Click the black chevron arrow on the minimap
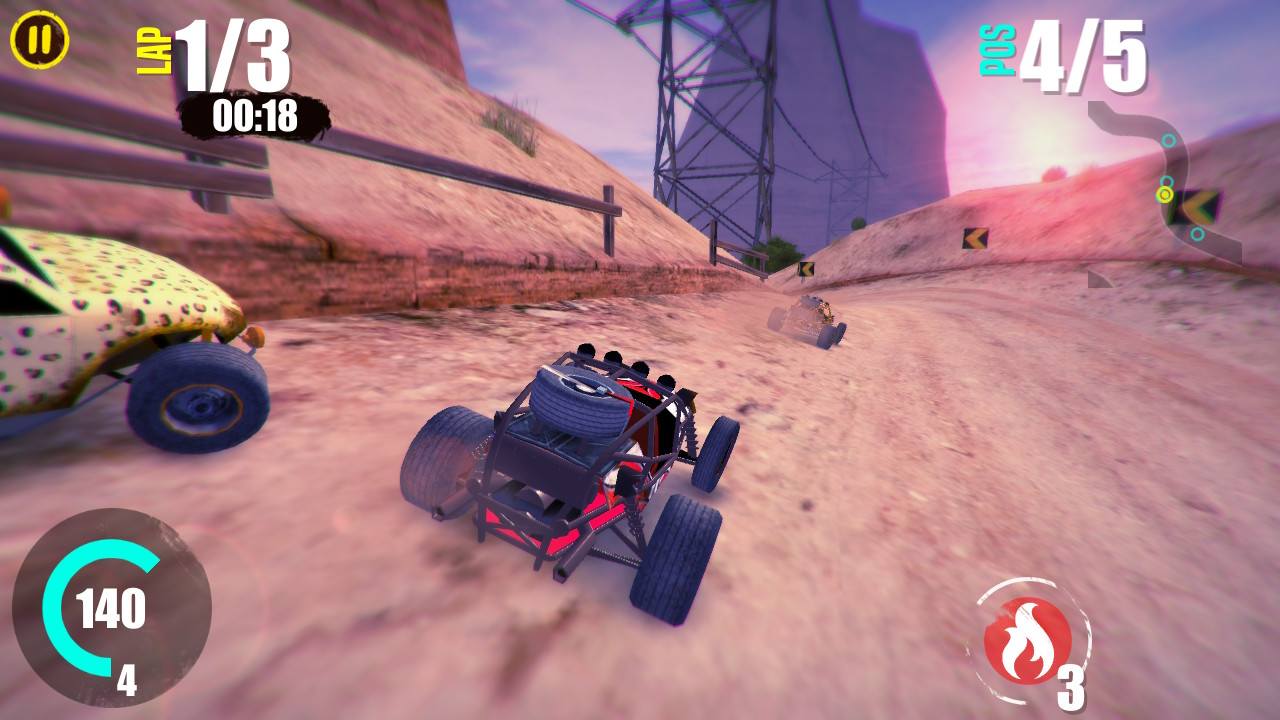 coord(1199,205)
